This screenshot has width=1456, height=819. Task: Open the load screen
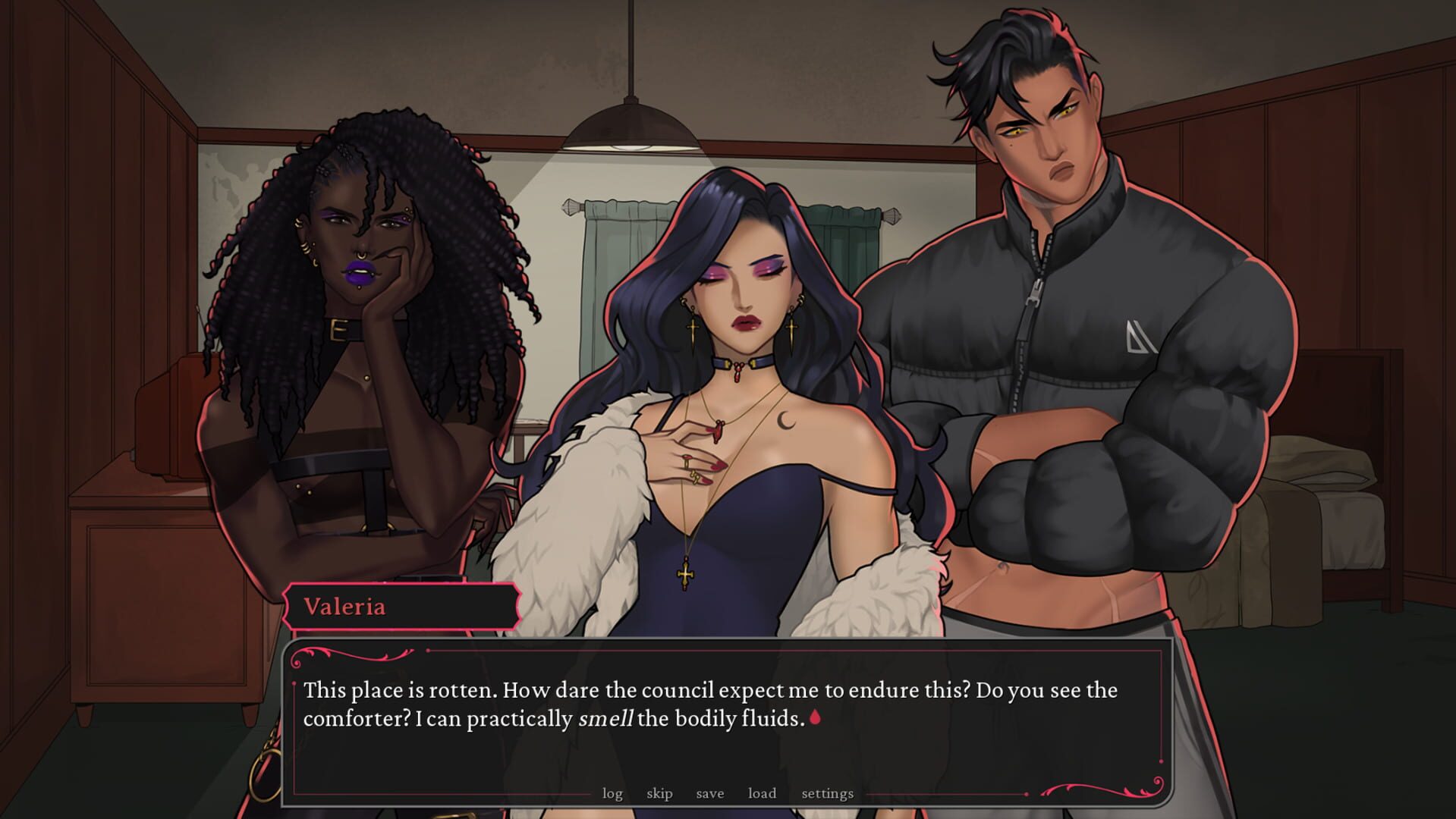pyautogui.click(x=761, y=793)
